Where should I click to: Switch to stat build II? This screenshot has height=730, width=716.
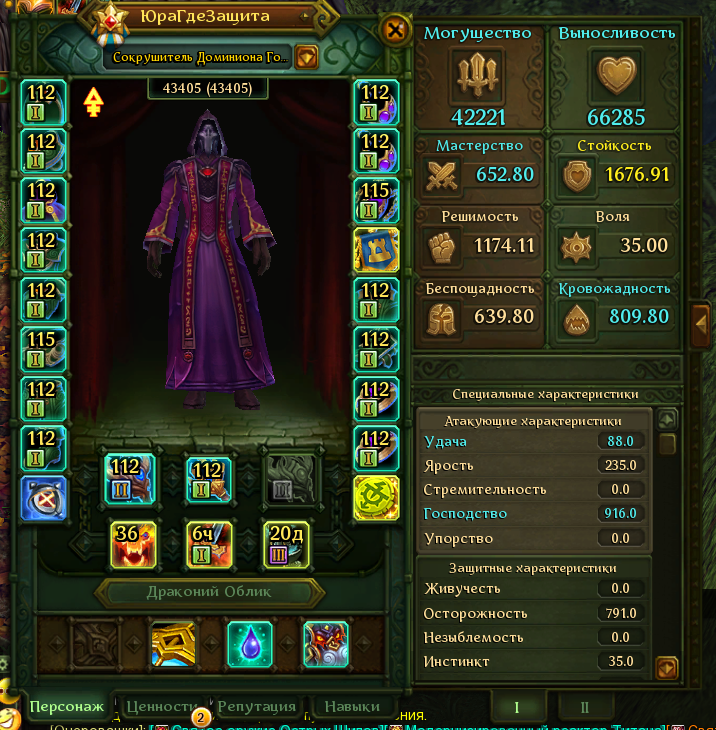tap(585, 707)
